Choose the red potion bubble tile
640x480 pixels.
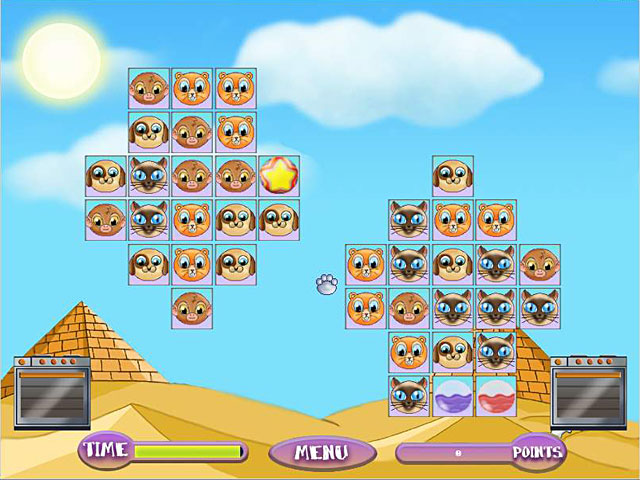(495, 396)
